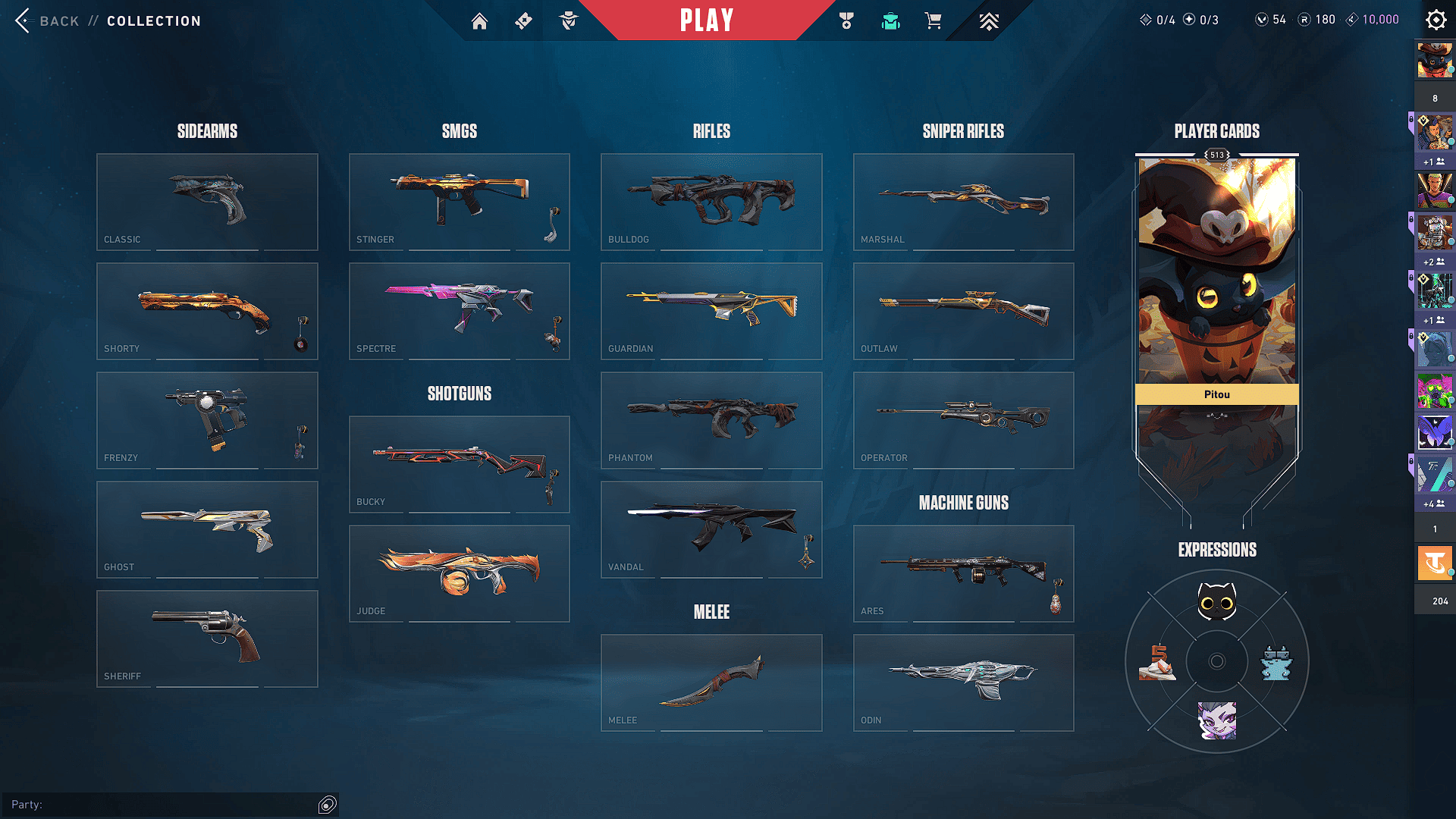1456x819 pixels.
Task: Select the Classic sidearm slot
Action: (x=207, y=202)
